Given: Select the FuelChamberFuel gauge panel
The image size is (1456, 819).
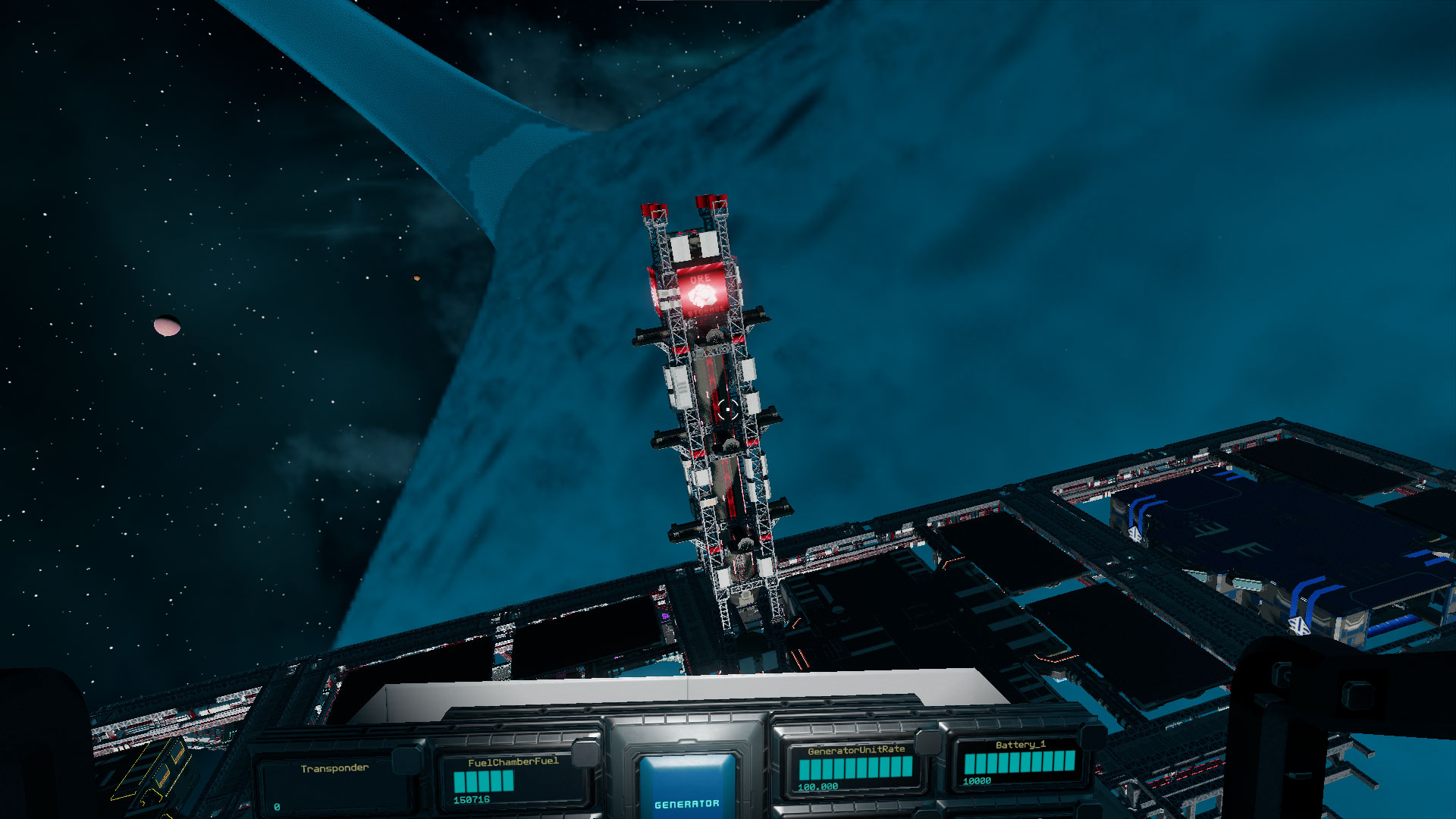Looking at the screenshot, I should (507, 778).
